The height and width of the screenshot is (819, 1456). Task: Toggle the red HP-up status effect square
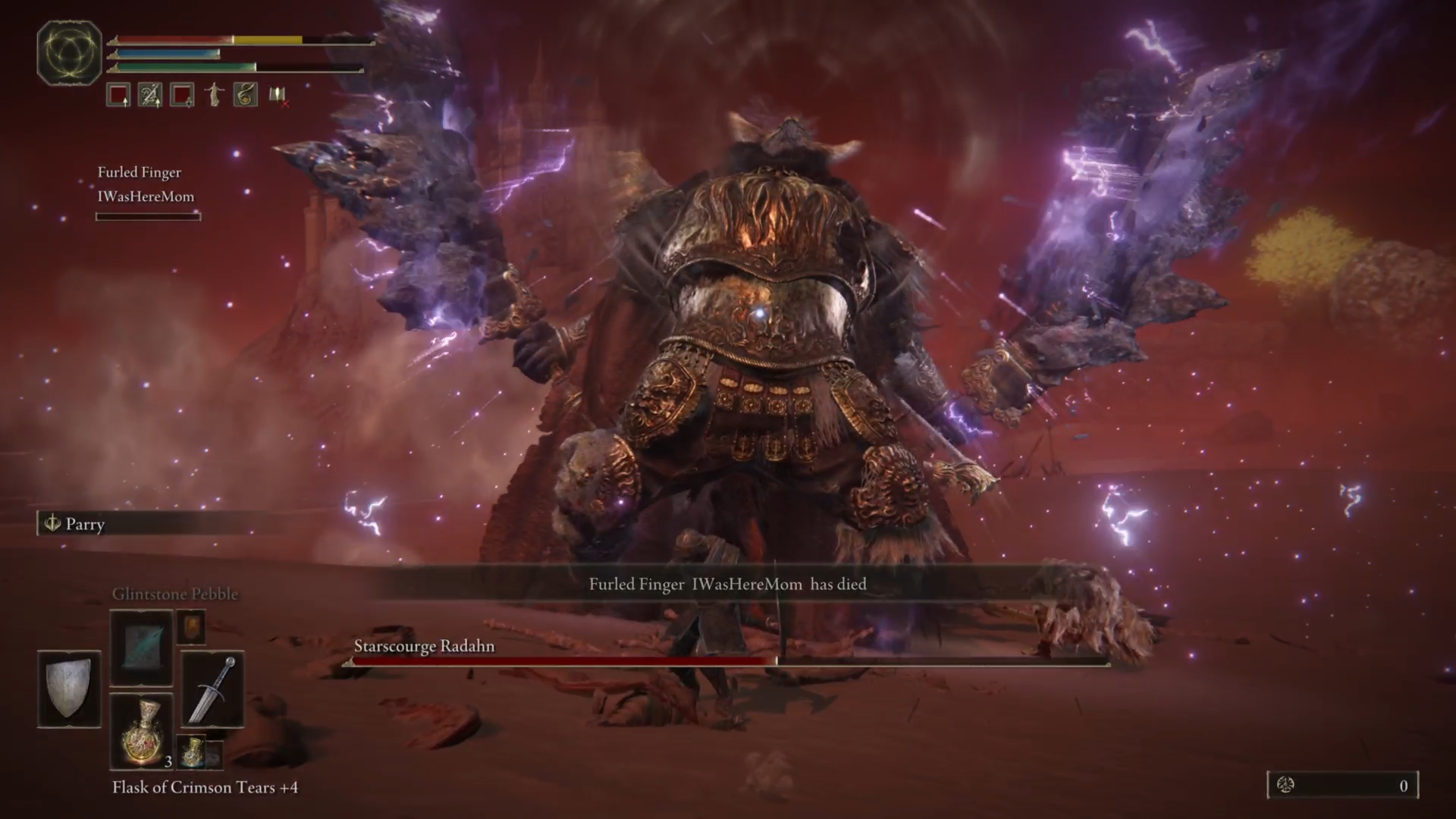click(x=118, y=95)
